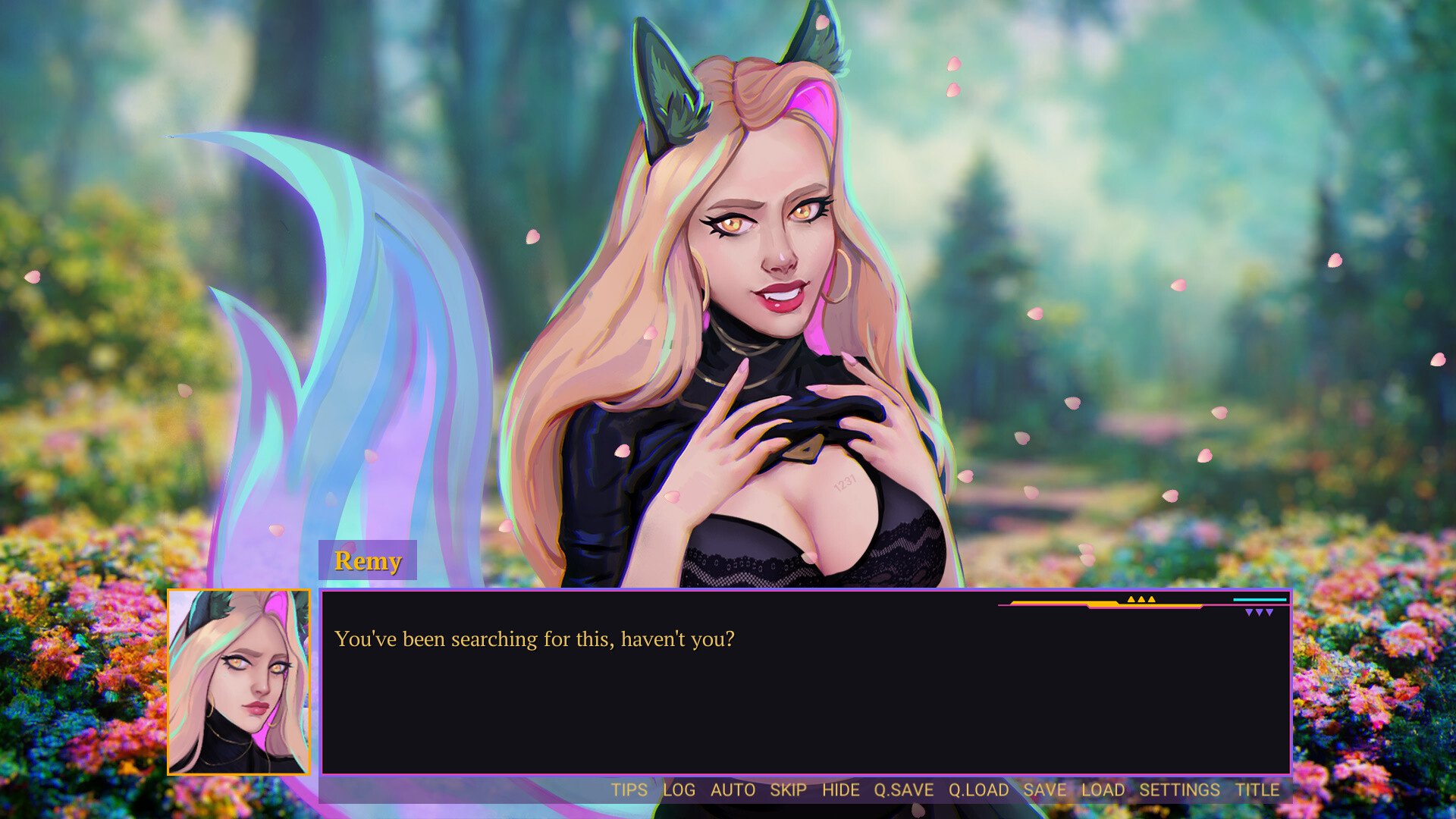The width and height of the screenshot is (1456, 819).
Task: Open the TIPS menu
Action: point(629,790)
